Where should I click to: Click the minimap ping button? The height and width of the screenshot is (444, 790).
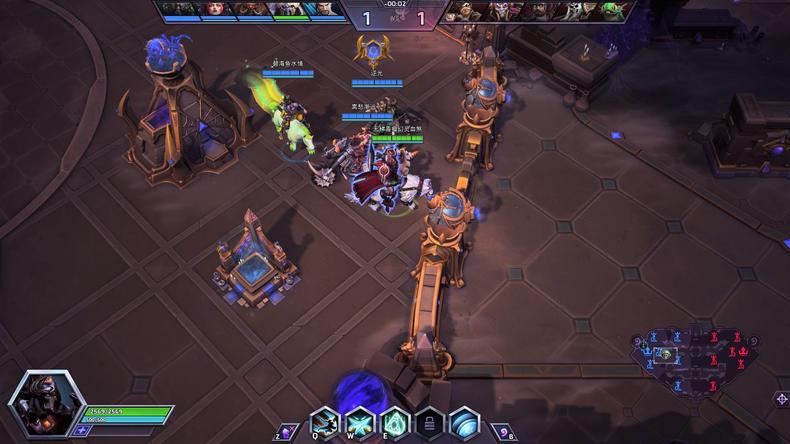point(780,398)
